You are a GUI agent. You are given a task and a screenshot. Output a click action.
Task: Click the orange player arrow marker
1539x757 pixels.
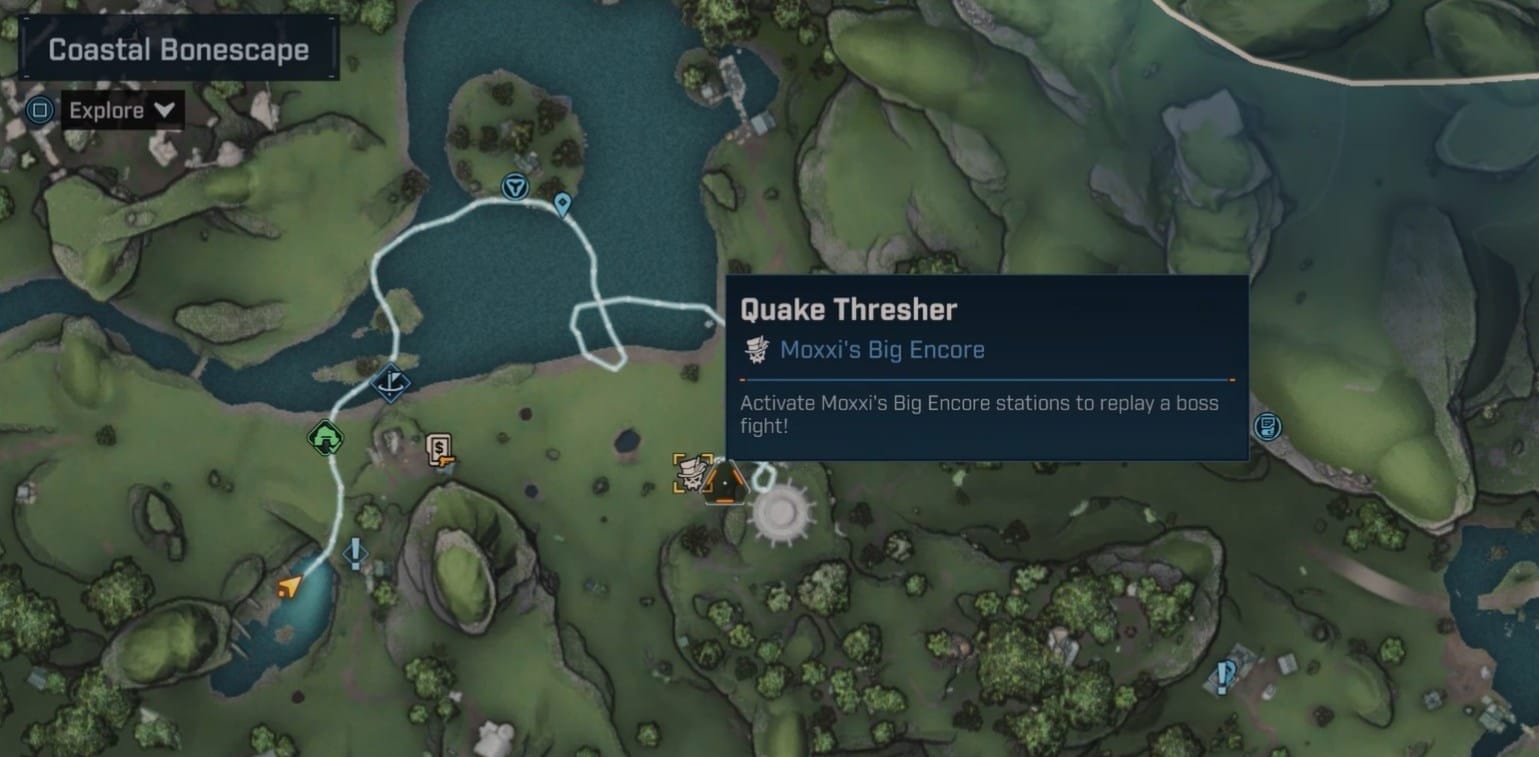289,586
